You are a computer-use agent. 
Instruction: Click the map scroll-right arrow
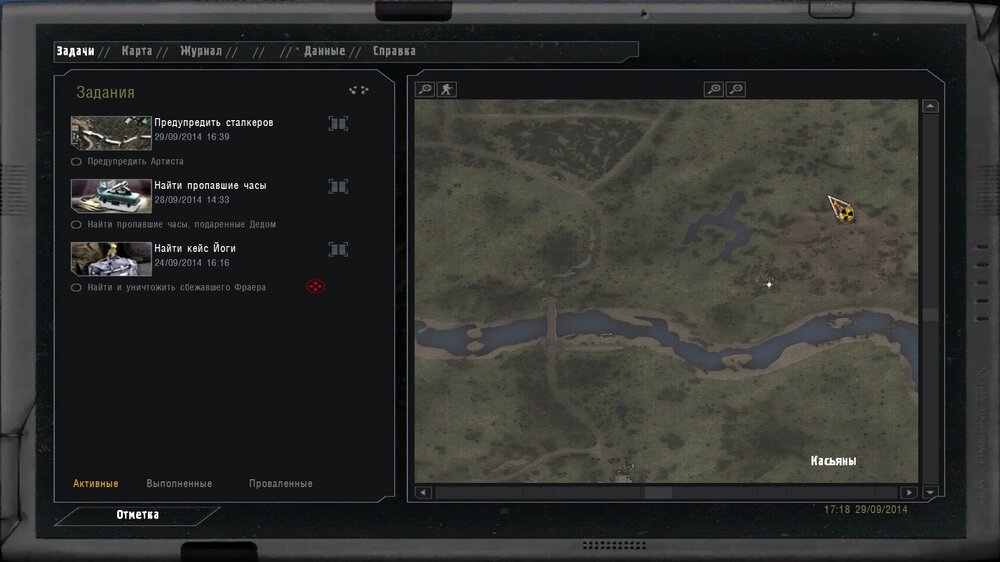[908, 492]
